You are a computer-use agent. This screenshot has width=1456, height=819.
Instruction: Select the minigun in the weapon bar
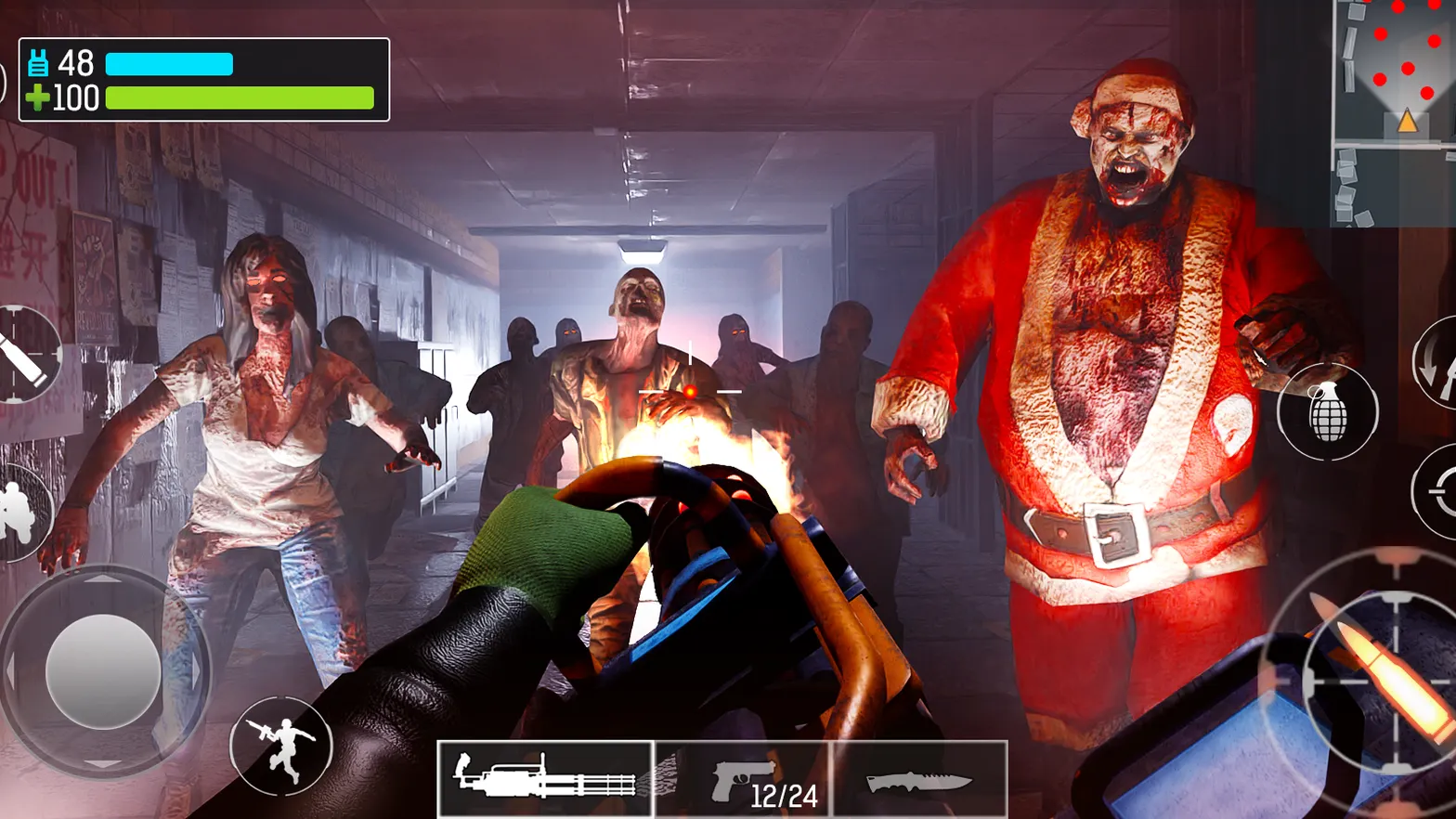coord(546,778)
